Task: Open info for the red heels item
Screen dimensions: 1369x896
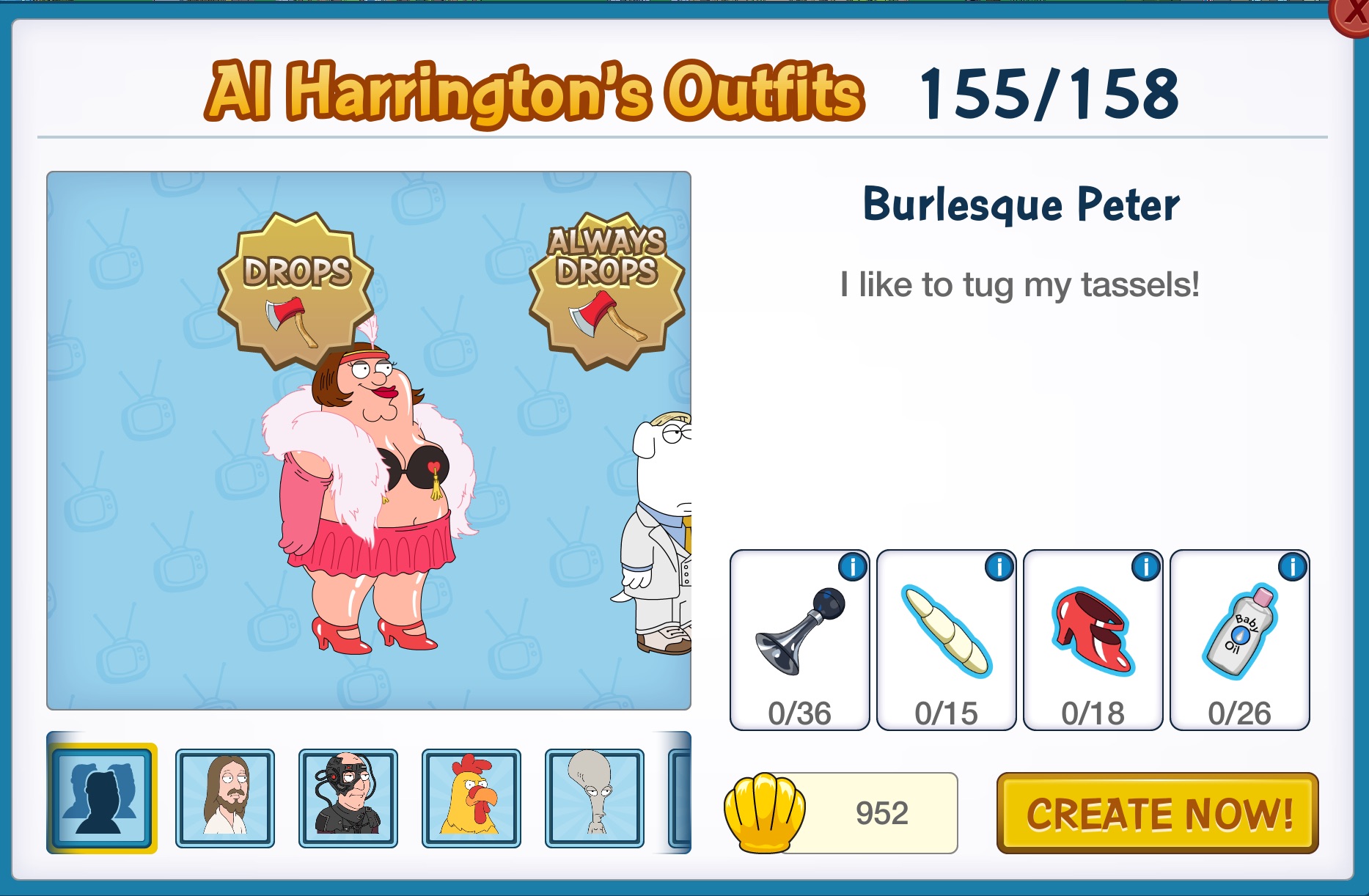Action: (1146, 568)
